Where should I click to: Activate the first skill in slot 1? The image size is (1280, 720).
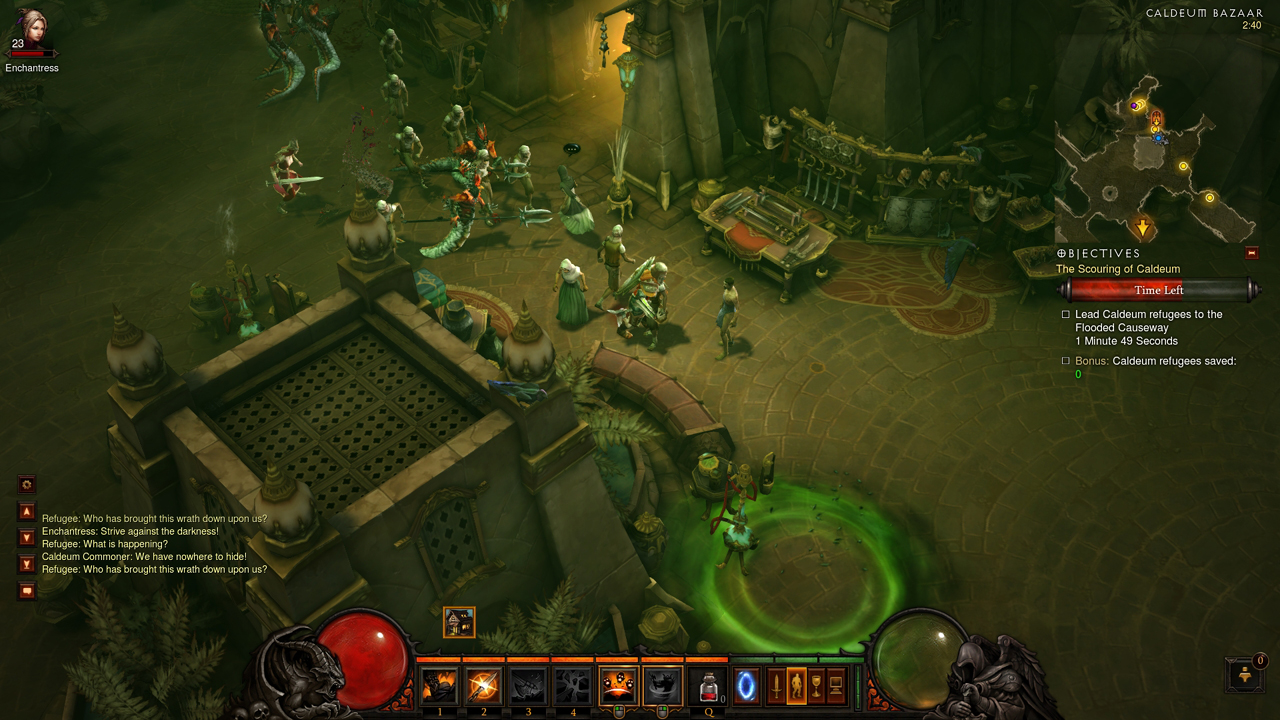440,686
